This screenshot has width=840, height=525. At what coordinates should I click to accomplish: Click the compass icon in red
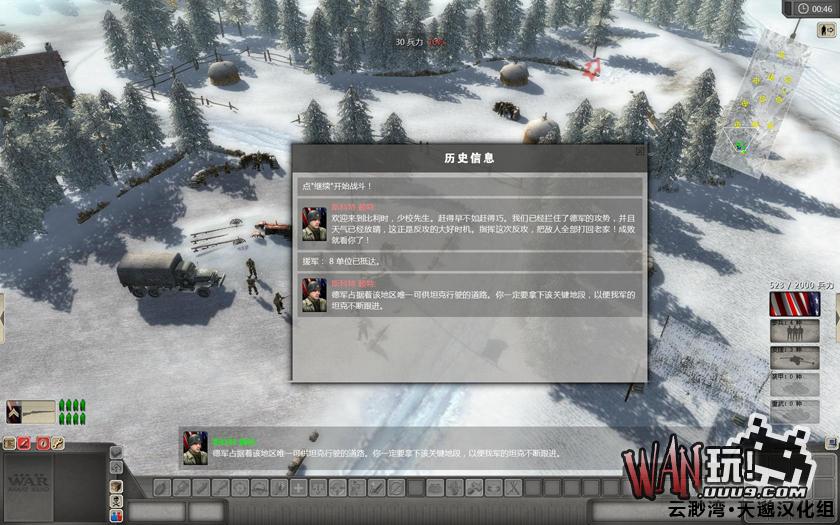46,442
